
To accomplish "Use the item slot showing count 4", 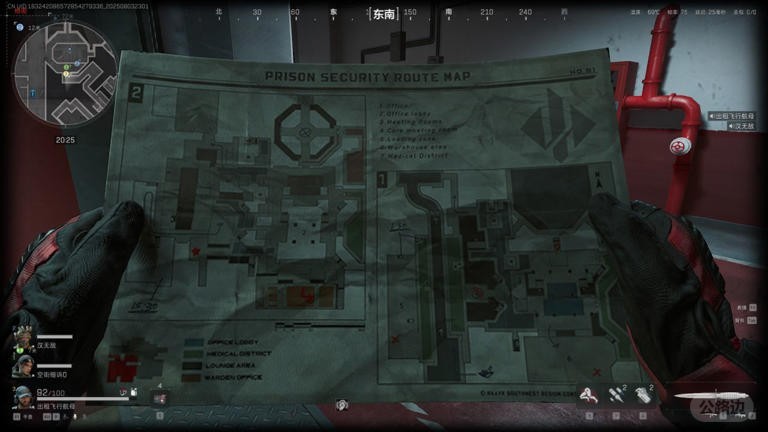I will (x=158, y=397).
